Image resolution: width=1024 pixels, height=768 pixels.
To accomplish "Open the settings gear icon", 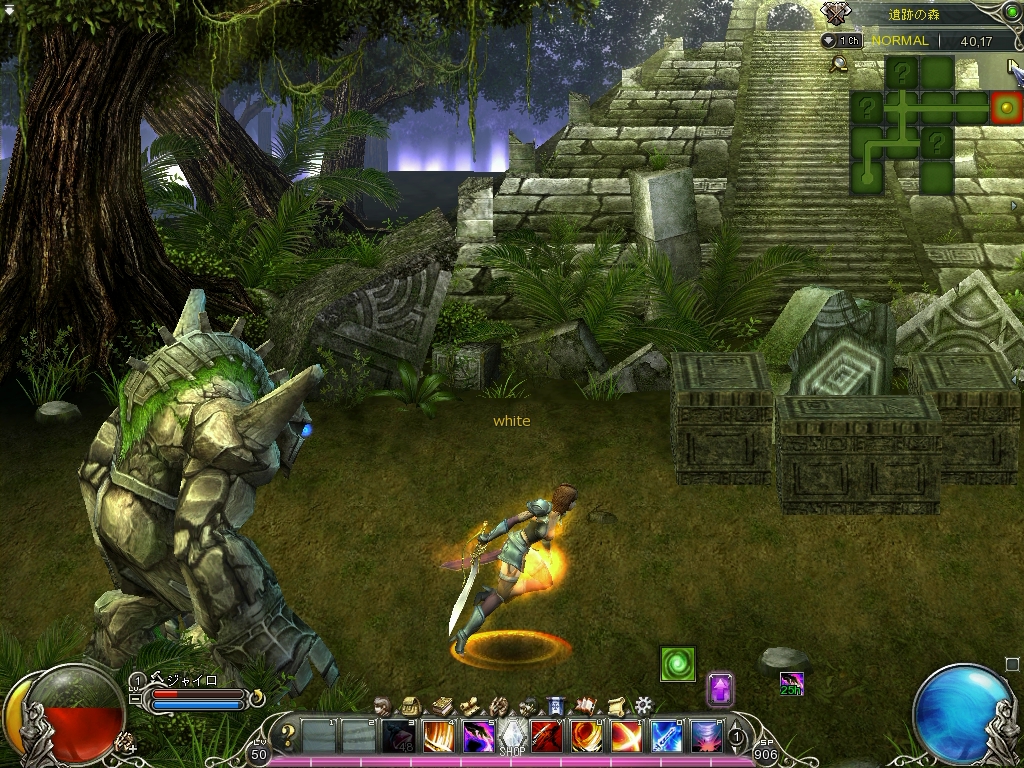I will pos(644,705).
